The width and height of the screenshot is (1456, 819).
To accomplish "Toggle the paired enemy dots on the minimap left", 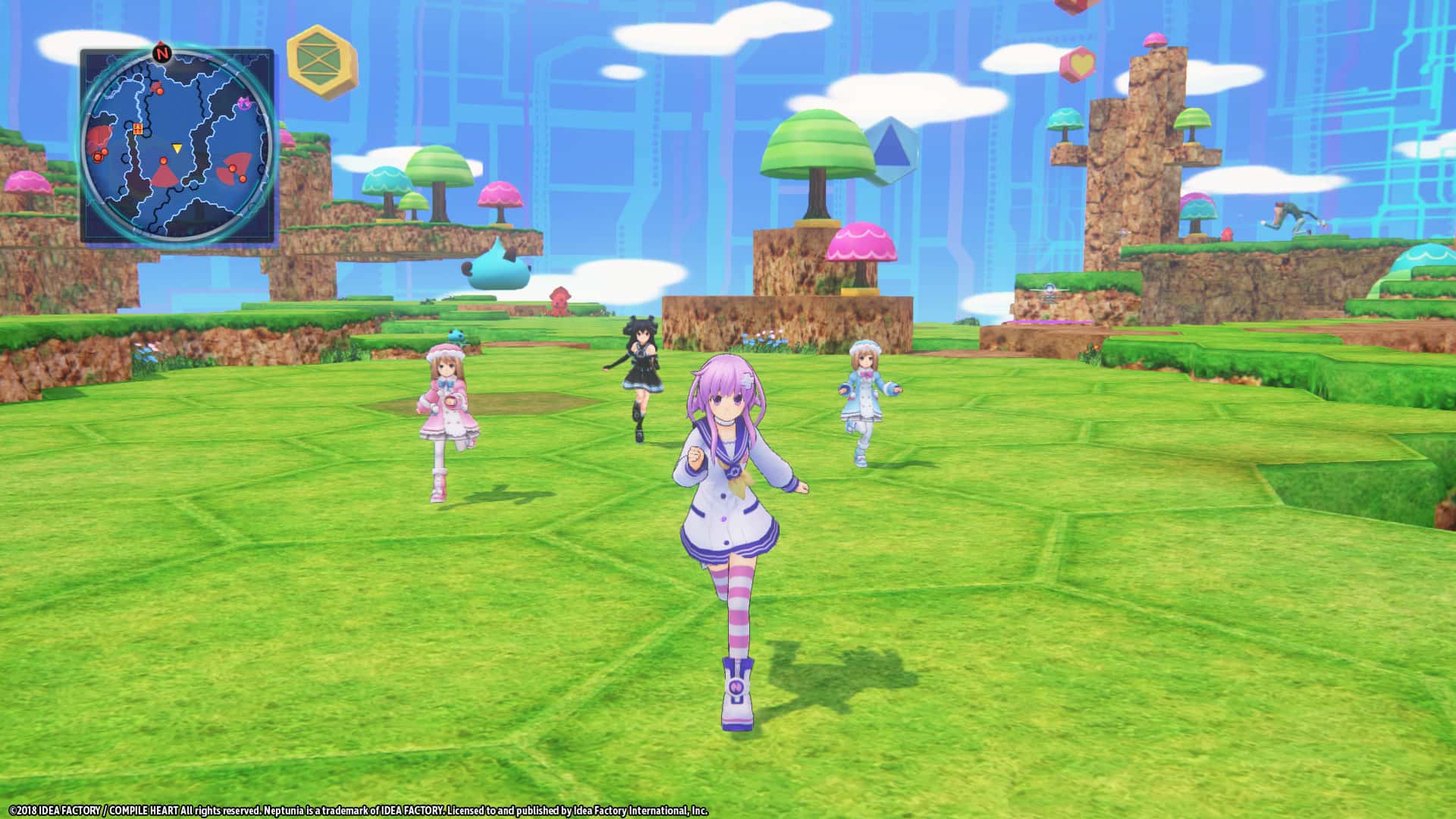I will [100, 155].
